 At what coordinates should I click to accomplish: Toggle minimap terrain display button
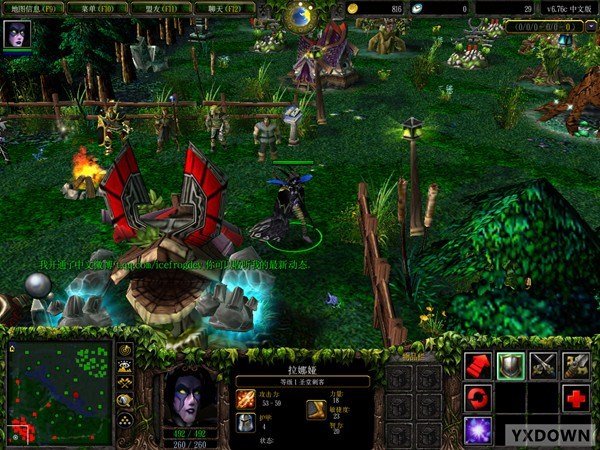(x=126, y=367)
